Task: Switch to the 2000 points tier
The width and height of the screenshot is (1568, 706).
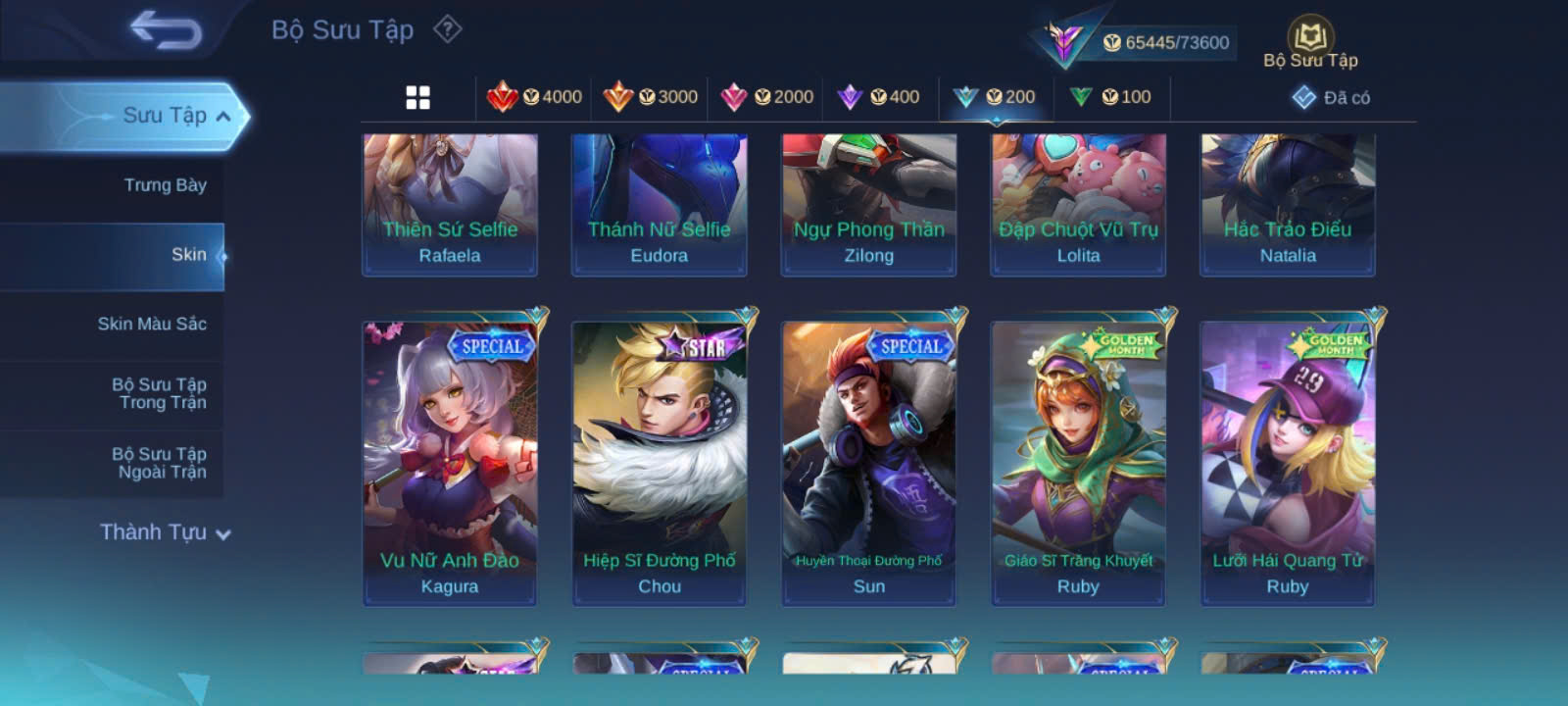Action: [766, 97]
